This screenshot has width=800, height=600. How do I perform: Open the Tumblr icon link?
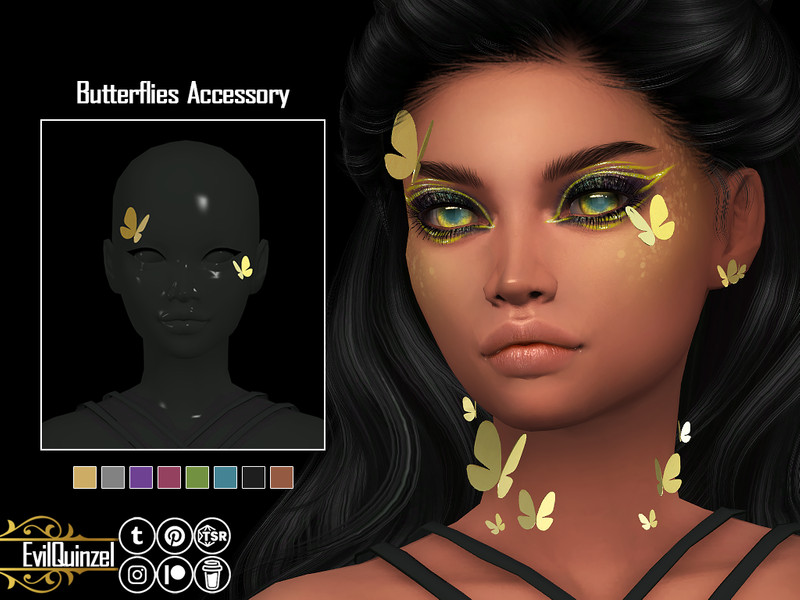[x=136, y=536]
